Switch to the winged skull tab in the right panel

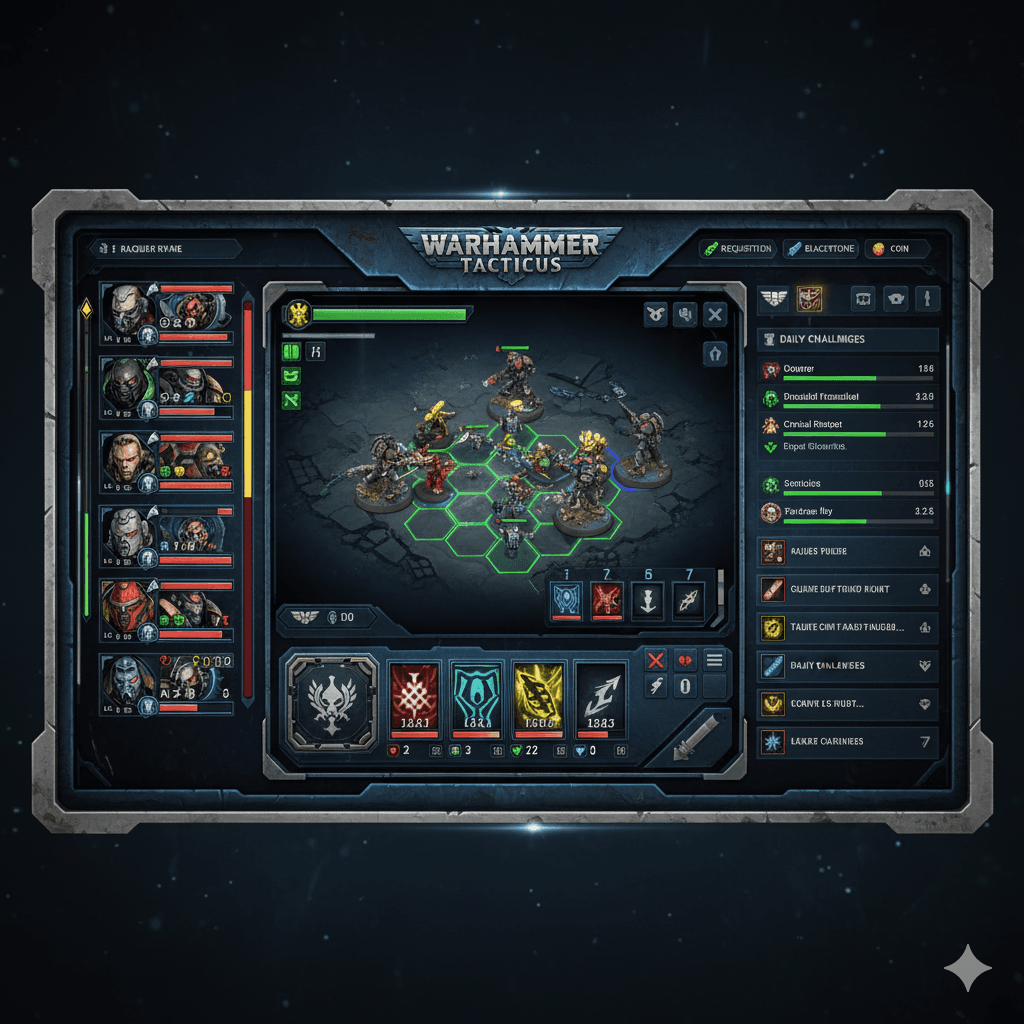pos(773,298)
